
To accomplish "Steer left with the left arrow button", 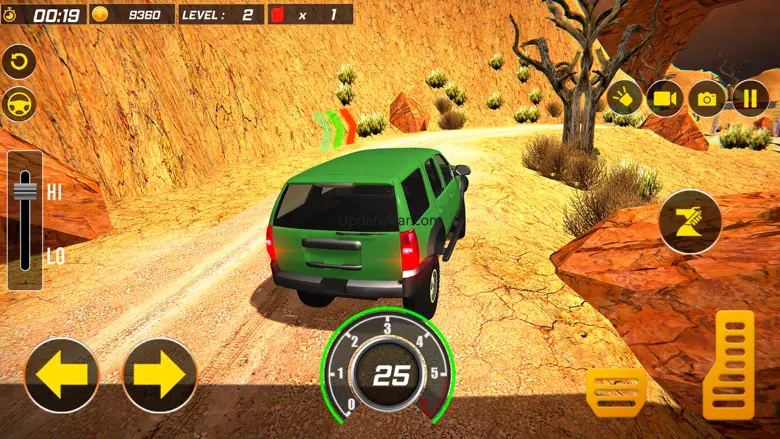I will [61, 375].
